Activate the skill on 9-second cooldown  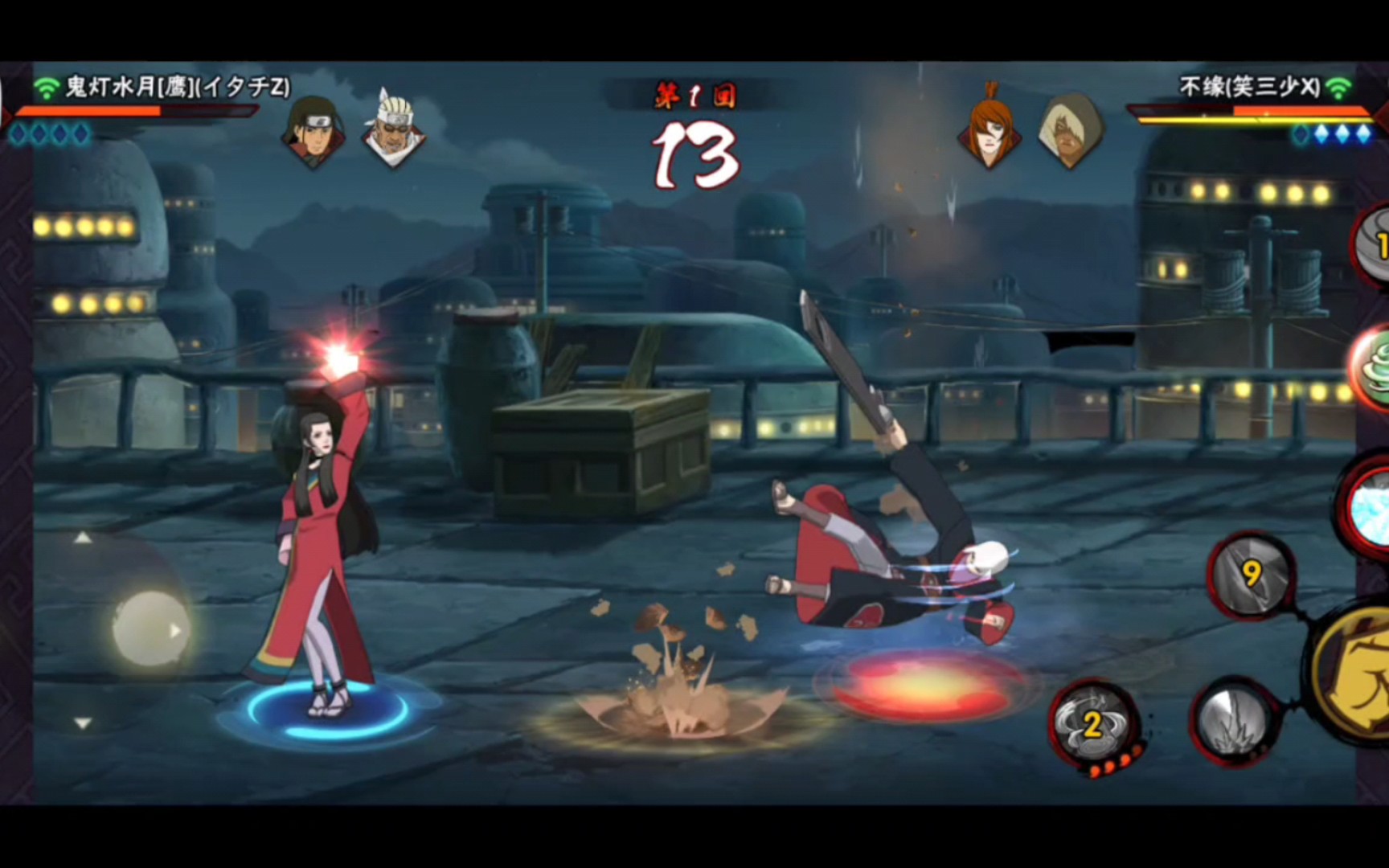coord(1250,574)
